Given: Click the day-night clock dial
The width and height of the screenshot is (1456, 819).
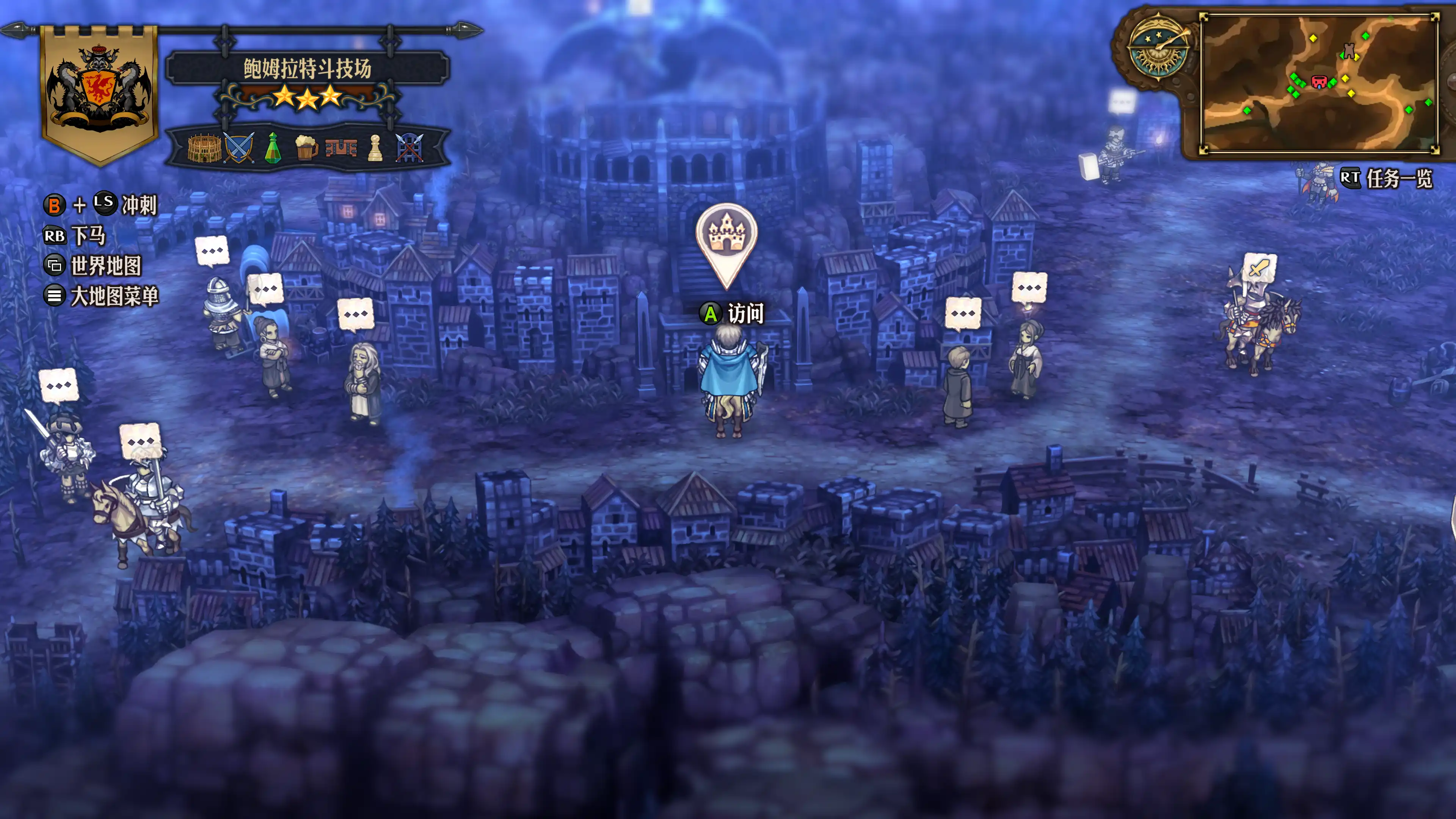Looking at the screenshot, I should (1159, 50).
